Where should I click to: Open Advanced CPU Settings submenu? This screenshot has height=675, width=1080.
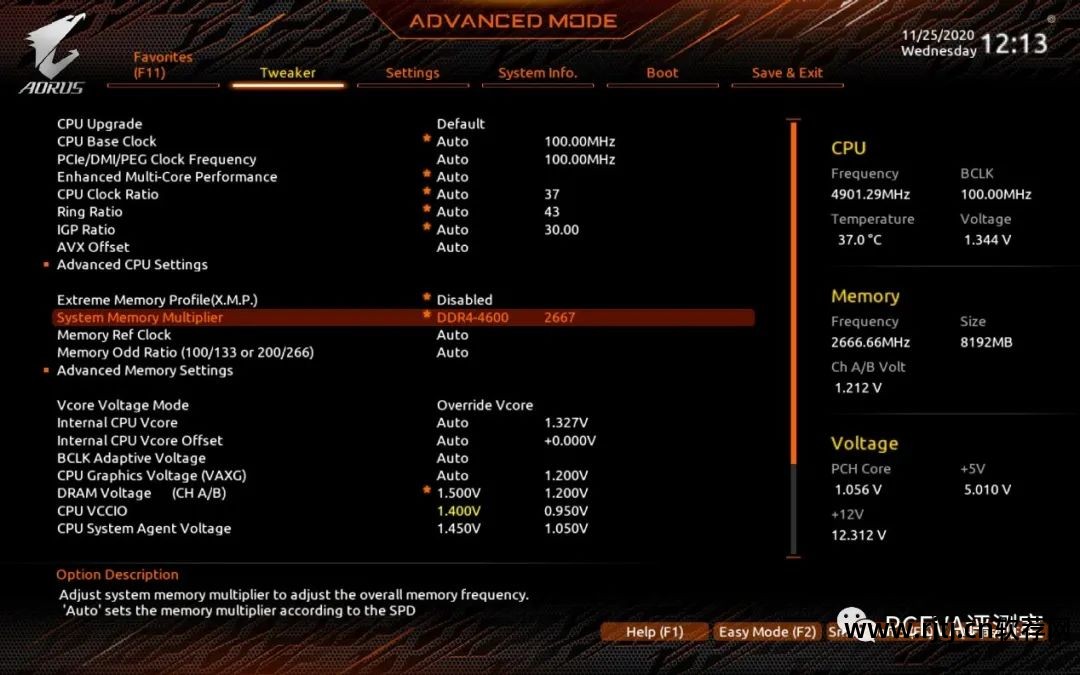pos(132,265)
